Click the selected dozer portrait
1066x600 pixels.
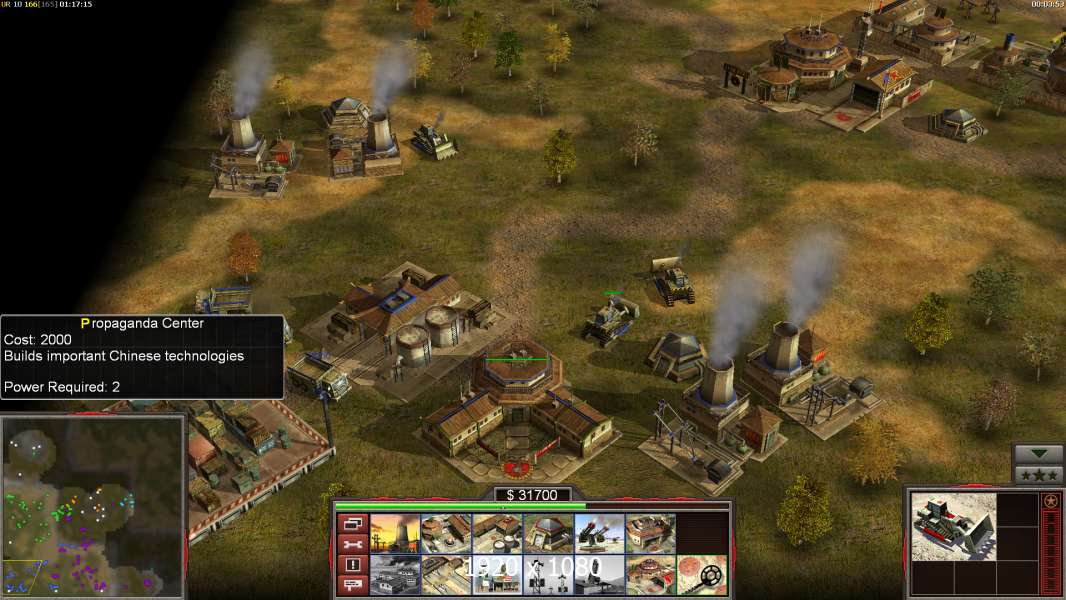(953, 526)
